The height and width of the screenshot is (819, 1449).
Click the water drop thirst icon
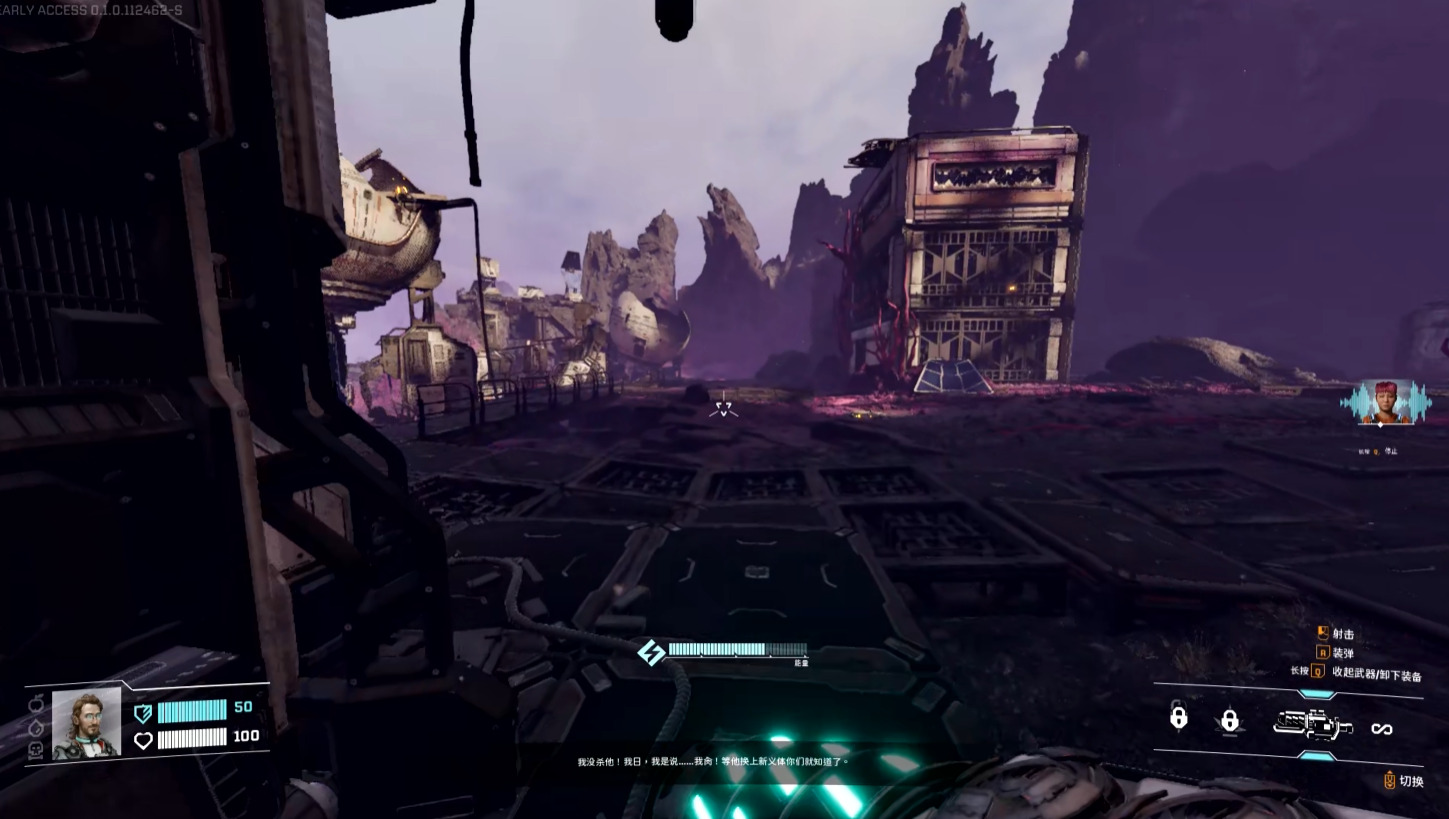click(x=36, y=727)
